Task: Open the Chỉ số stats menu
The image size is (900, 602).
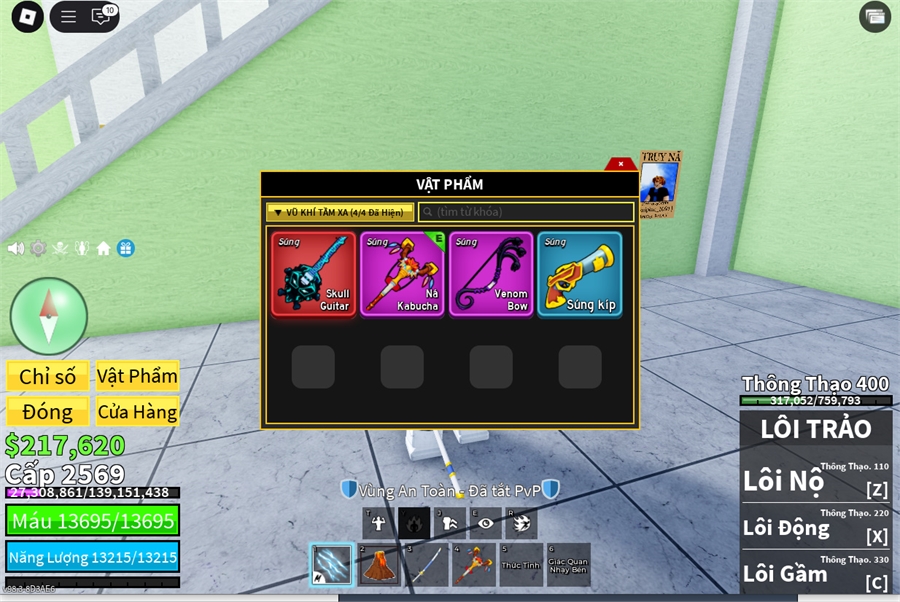Action: click(x=48, y=376)
